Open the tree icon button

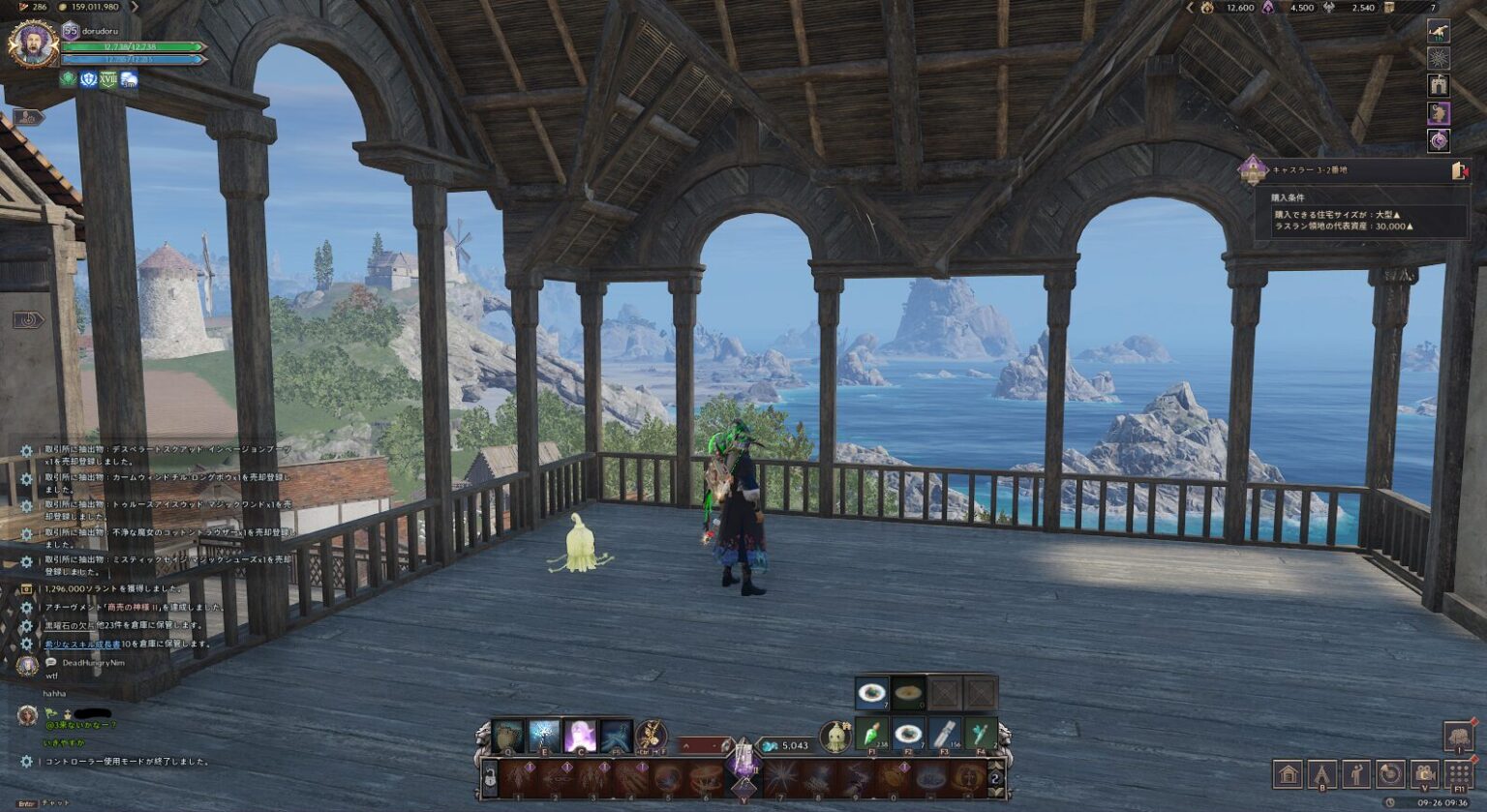click(1458, 737)
